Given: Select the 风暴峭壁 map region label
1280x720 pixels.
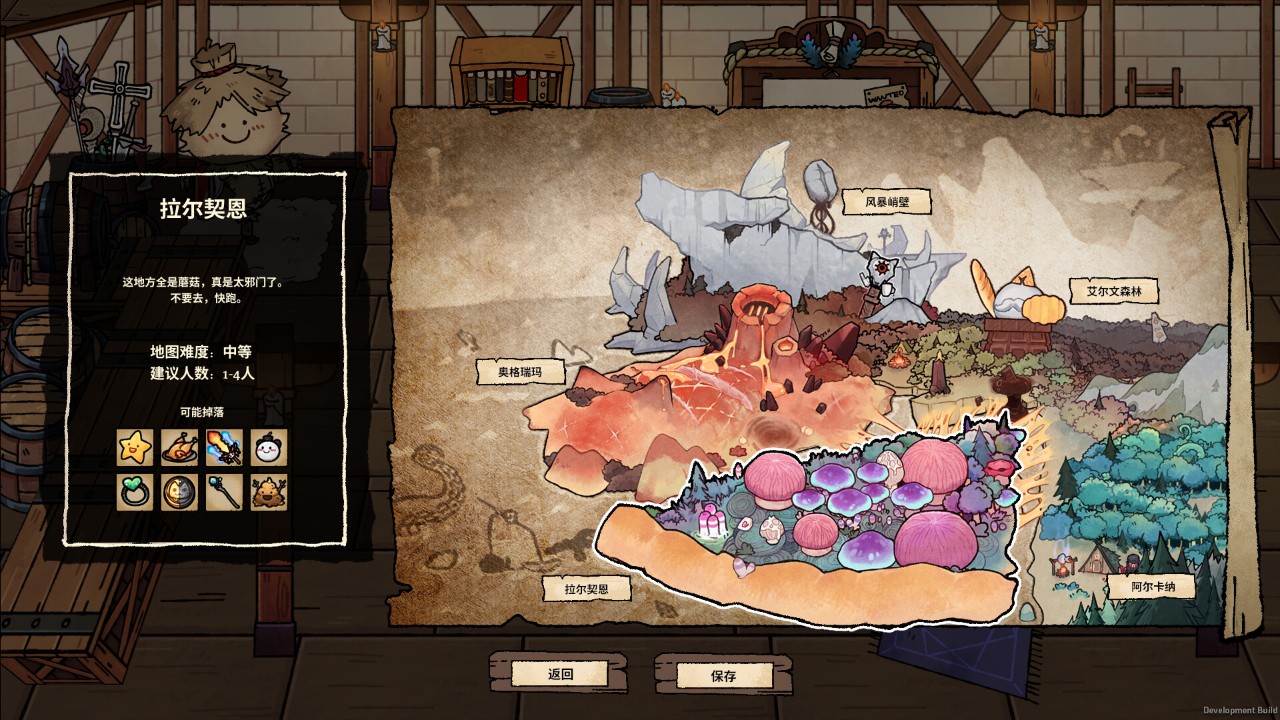Looking at the screenshot, I should coord(886,203).
